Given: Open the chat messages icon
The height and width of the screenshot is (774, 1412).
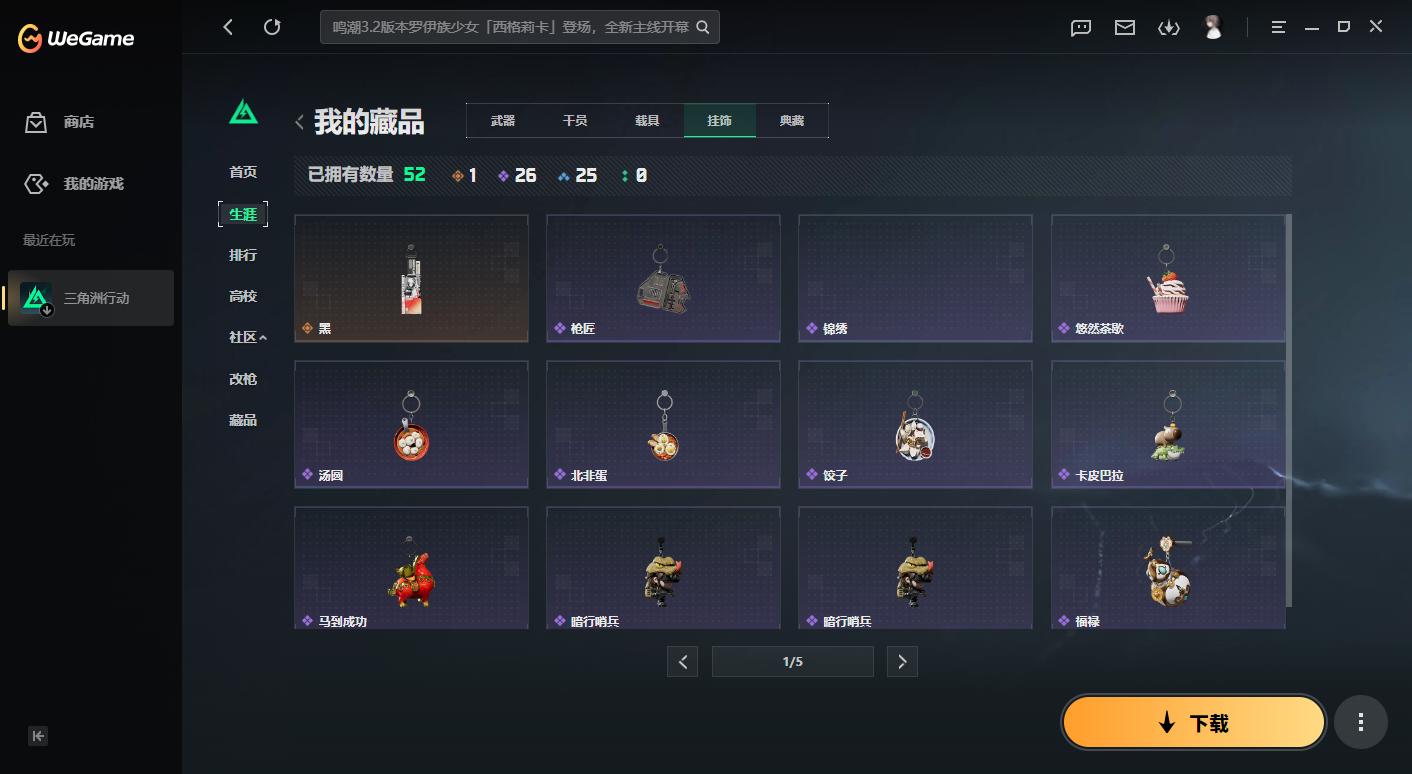Looking at the screenshot, I should 1081,28.
